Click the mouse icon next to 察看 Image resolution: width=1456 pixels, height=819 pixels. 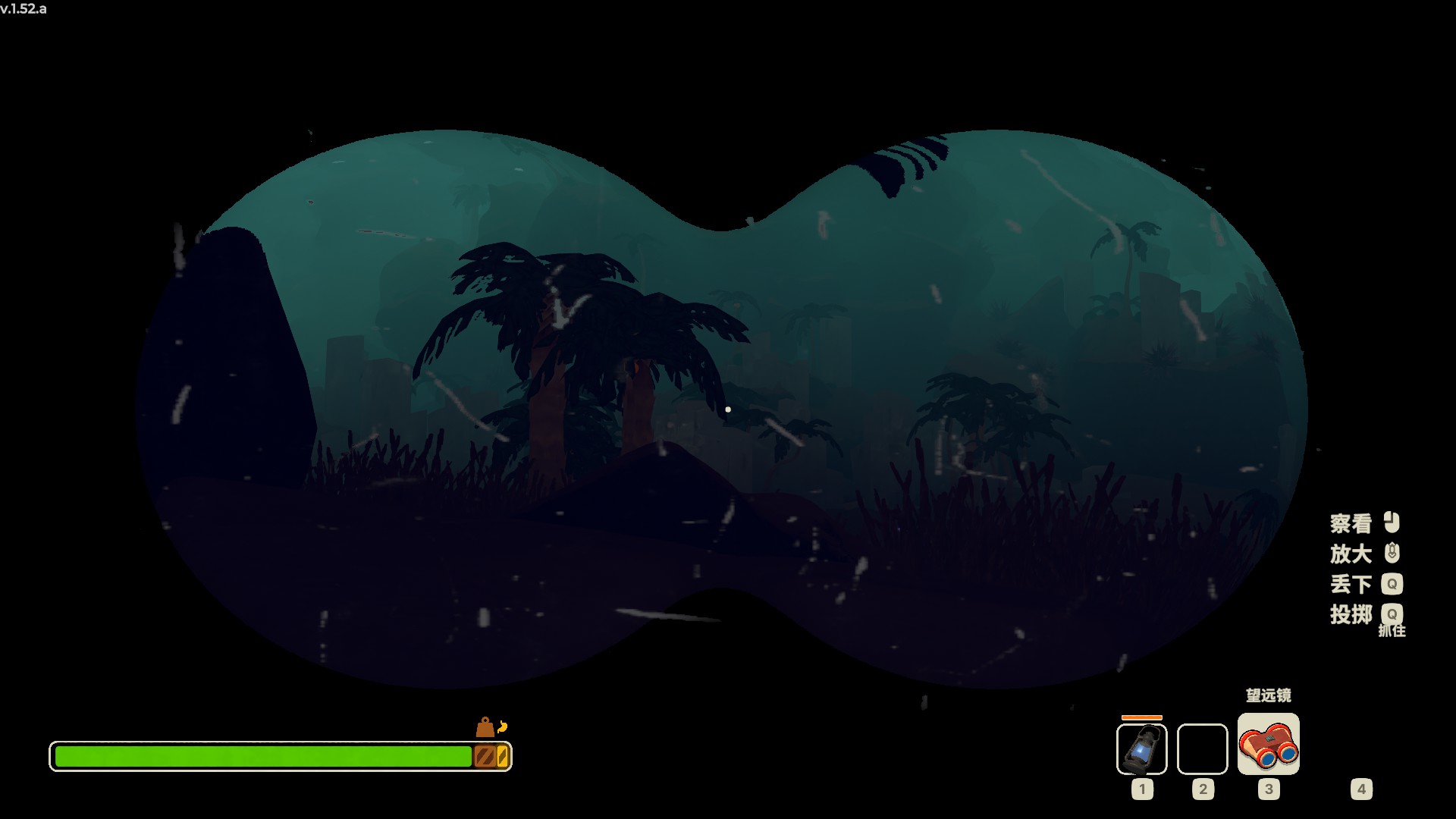click(1392, 522)
